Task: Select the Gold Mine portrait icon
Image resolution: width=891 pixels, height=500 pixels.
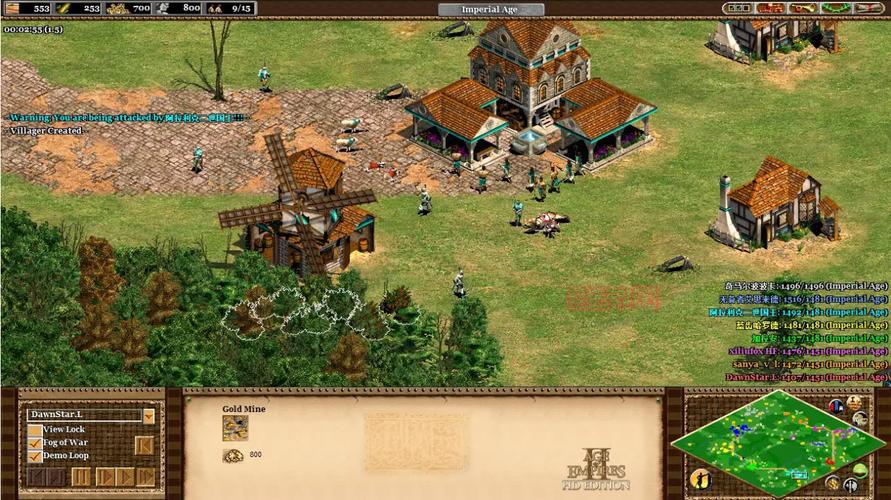Action: click(235, 428)
